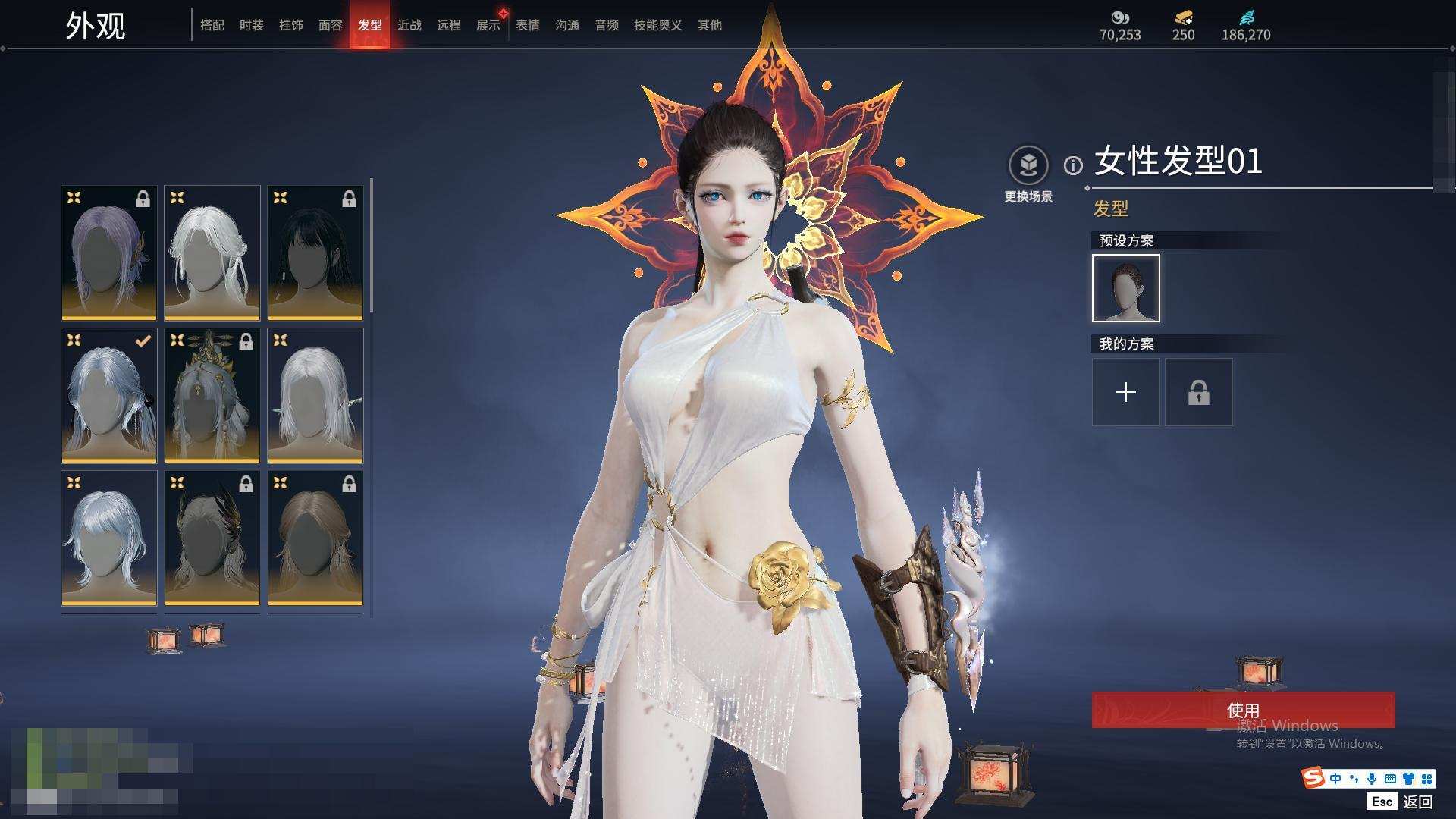Show the 展示 tab
Screen dimensions: 1456x819
tap(488, 25)
